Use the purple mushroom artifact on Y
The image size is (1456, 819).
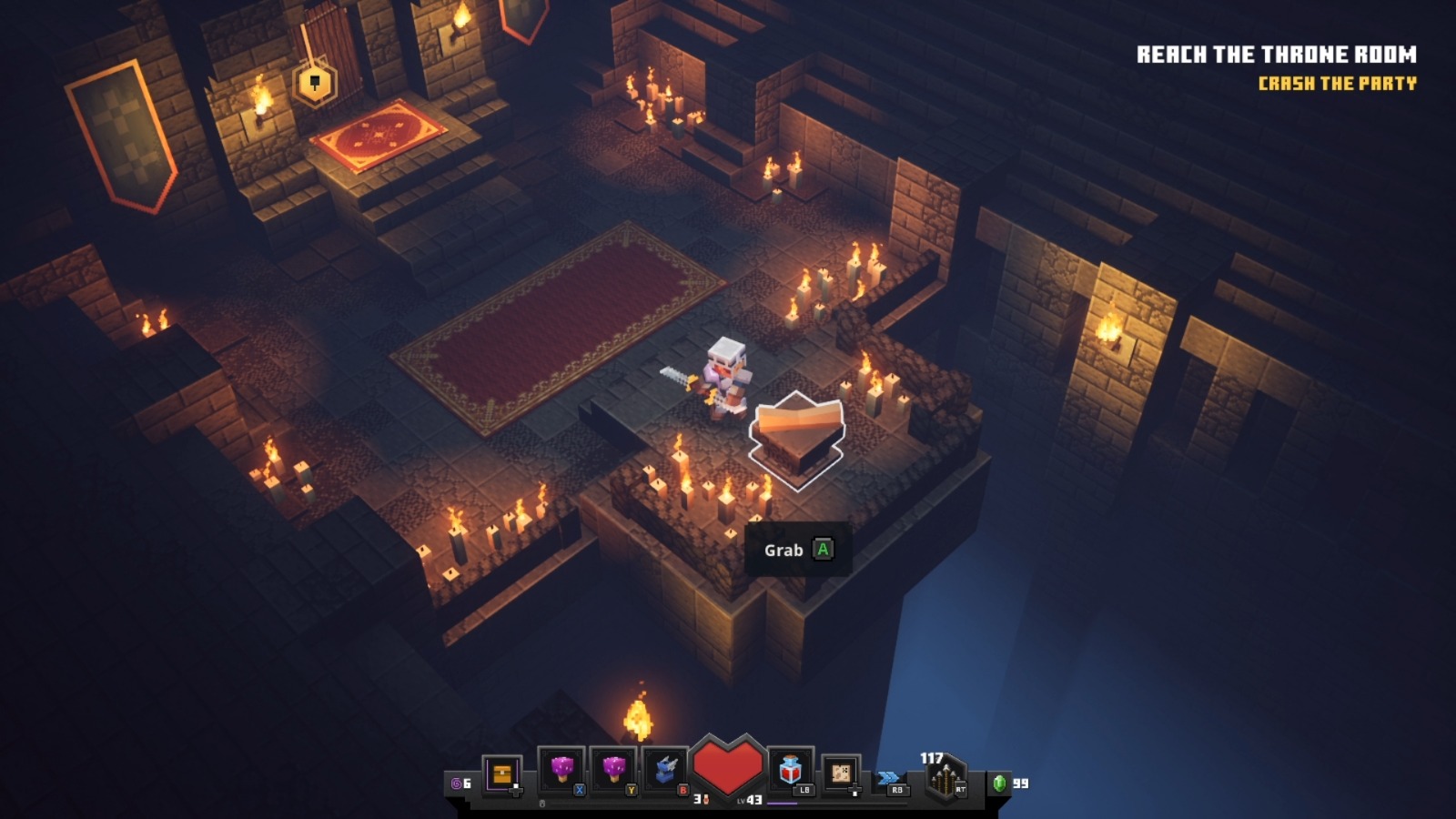(x=614, y=771)
